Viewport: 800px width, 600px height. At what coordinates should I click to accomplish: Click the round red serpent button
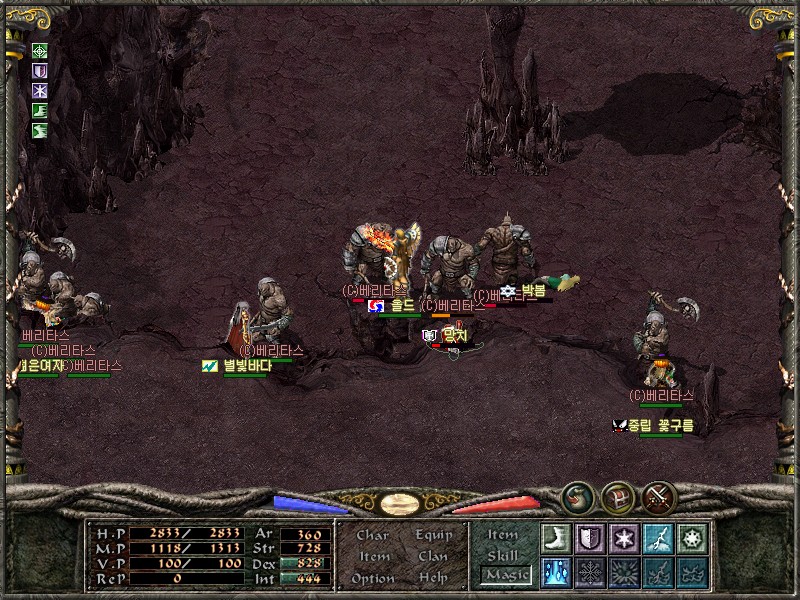[x=576, y=497]
